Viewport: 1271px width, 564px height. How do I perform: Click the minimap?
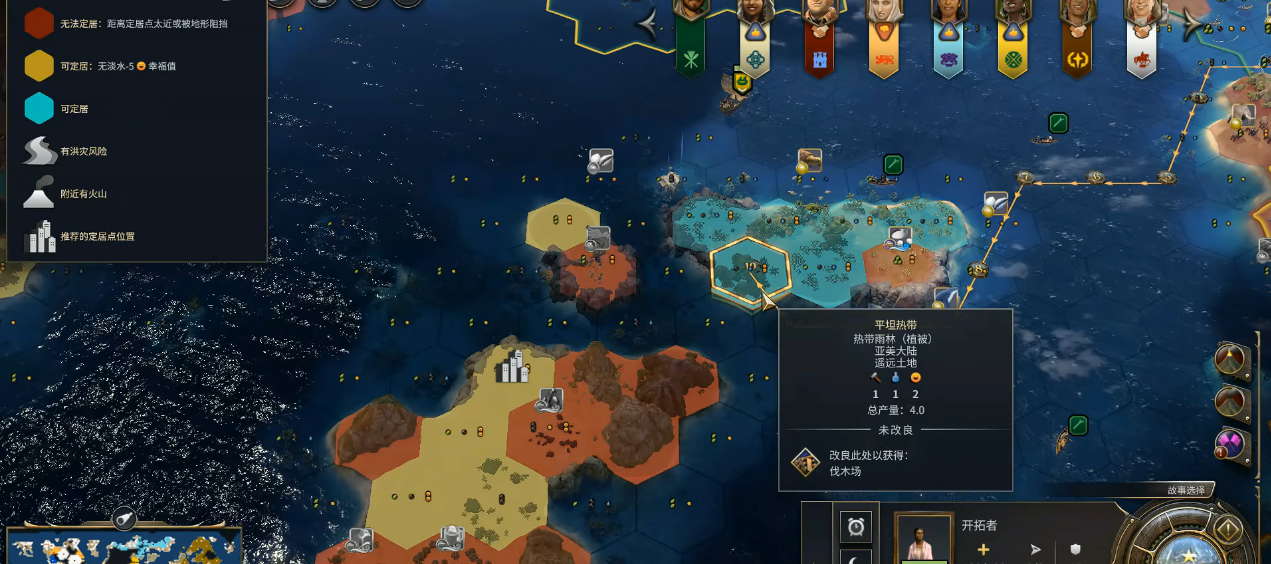click(x=125, y=547)
